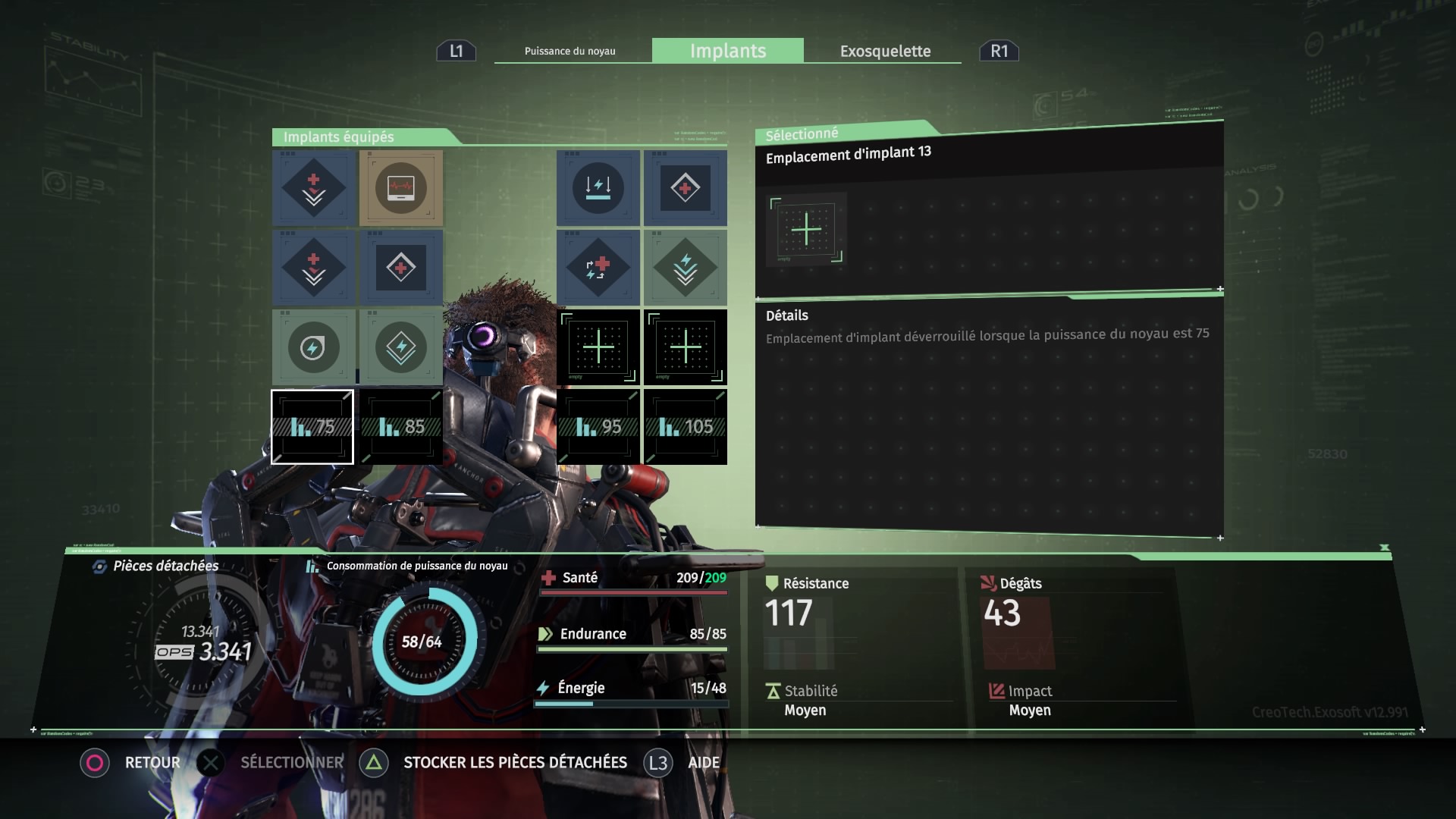Select the lightning bolt diamond implant
Image resolution: width=1456 pixels, height=819 pixels.
[x=401, y=348]
